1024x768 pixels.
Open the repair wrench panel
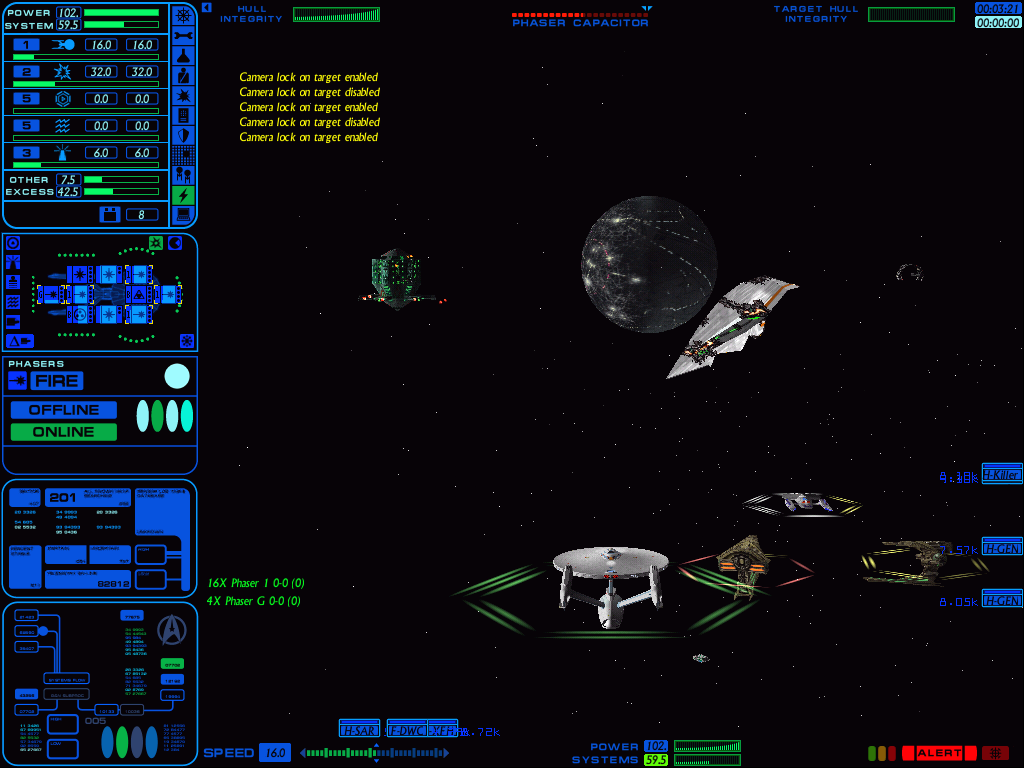(x=183, y=35)
